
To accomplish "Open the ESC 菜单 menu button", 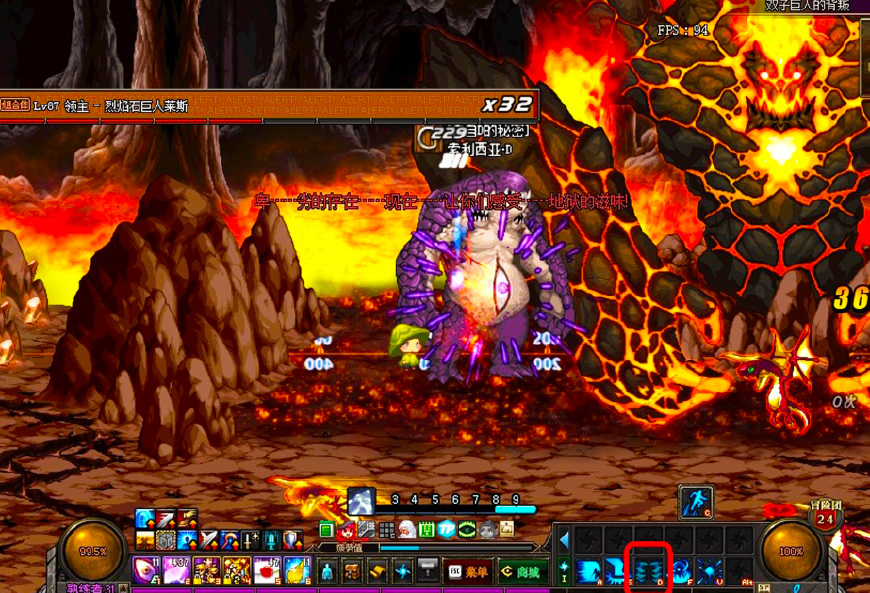I will tap(469, 571).
